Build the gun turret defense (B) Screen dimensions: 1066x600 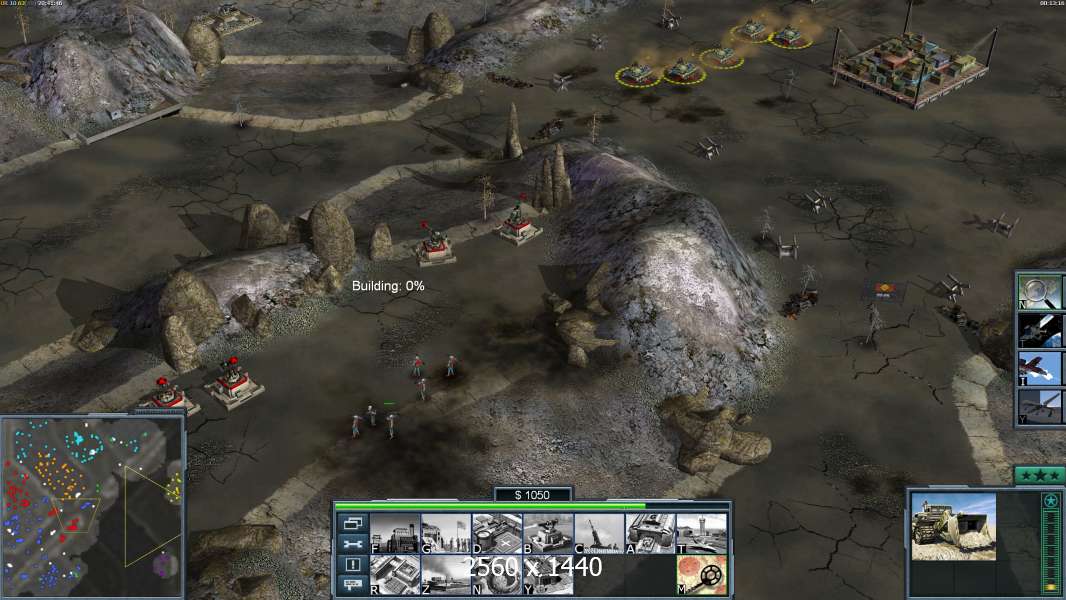click(548, 534)
